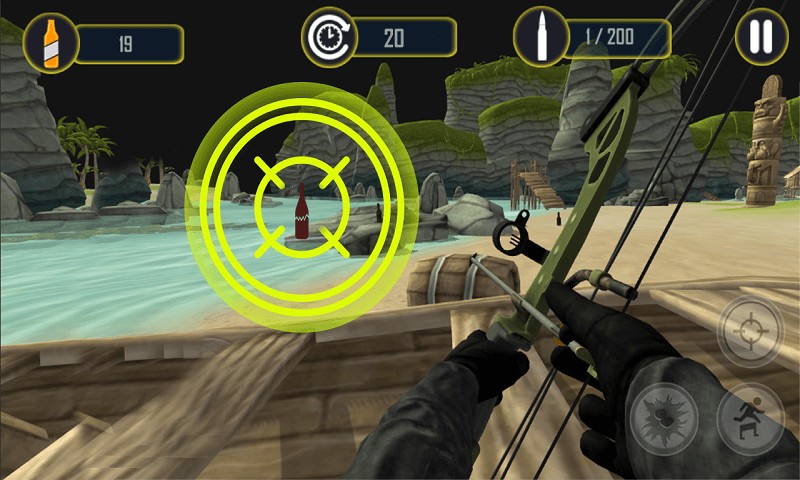Pause the game
This screenshot has height=480, width=800.
click(761, 37)
